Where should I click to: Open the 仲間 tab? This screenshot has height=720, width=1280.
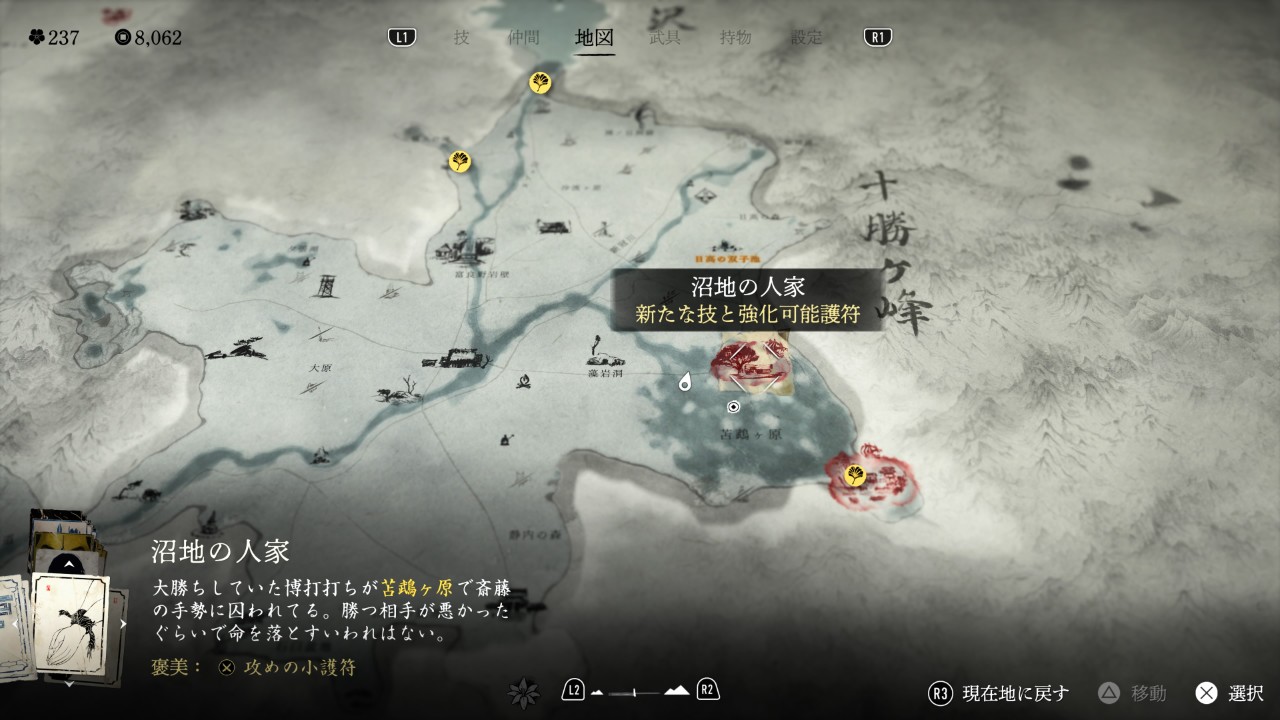point(523,38)
